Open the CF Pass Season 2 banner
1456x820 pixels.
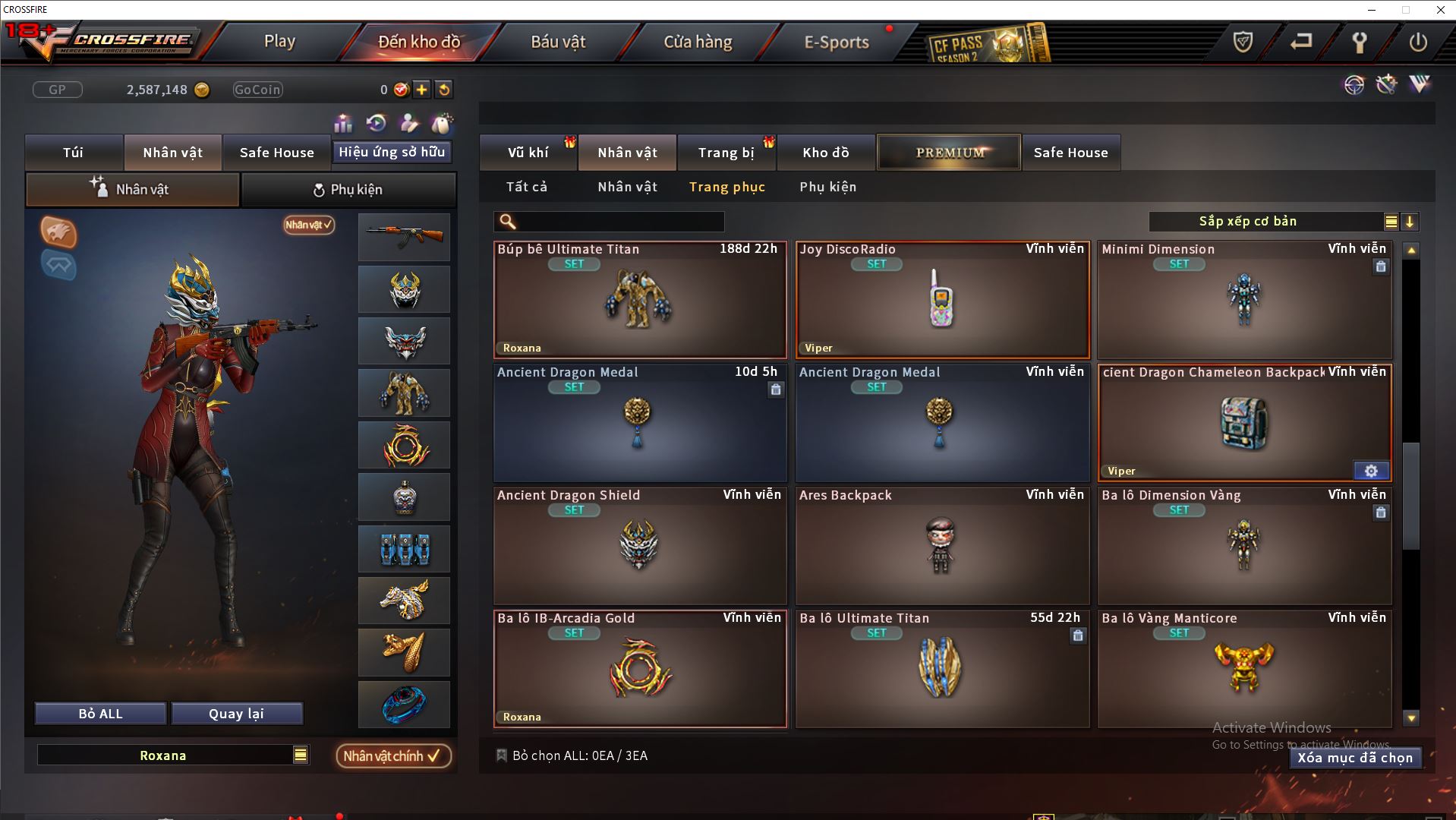point(987,44)
